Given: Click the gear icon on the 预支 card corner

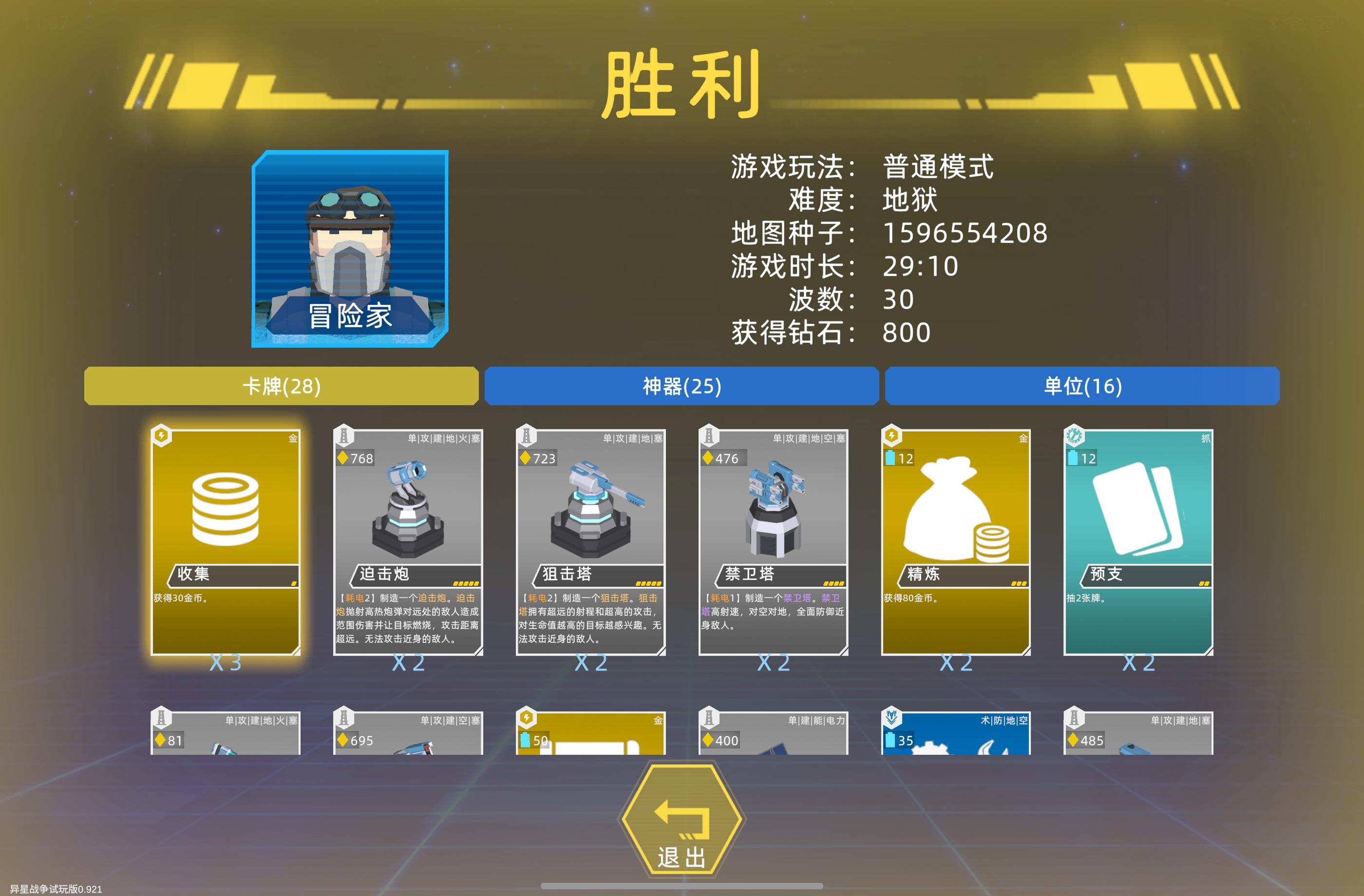Looking at the screenshot, I should tap(1076, 436).
